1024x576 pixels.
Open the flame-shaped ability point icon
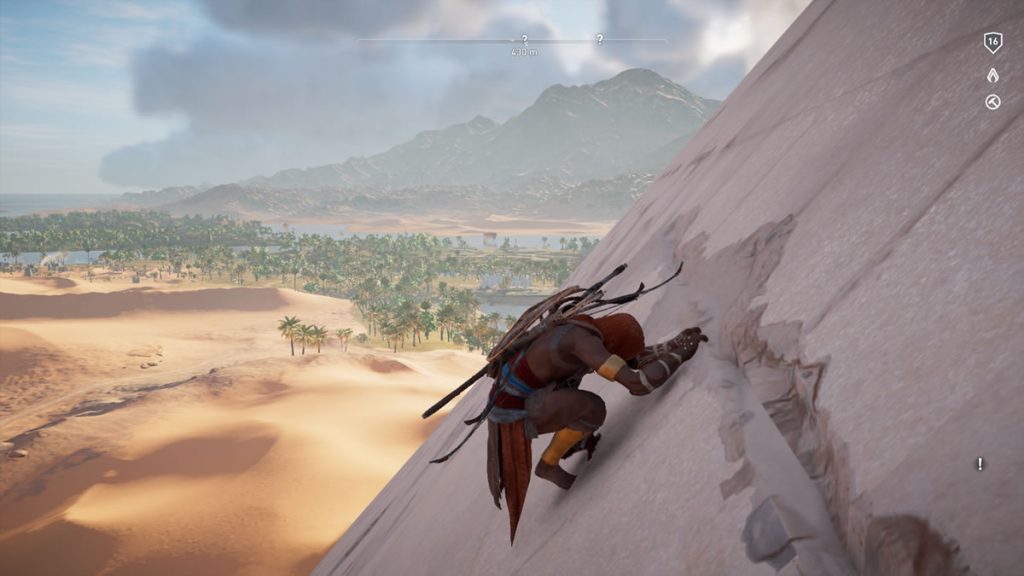click(993, 74)
